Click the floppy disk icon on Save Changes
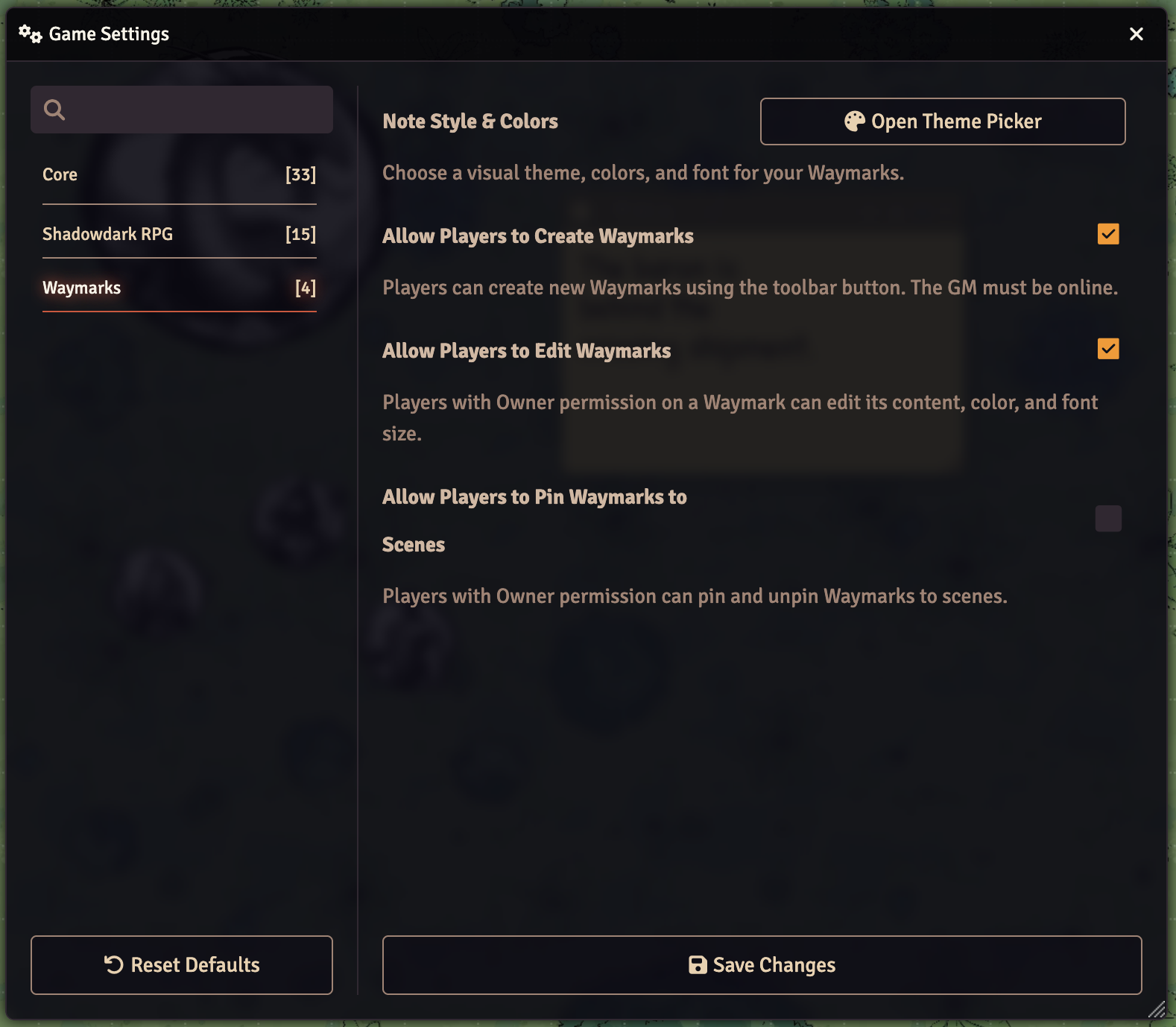The image size is (1176, 1027). pos(697,964)
